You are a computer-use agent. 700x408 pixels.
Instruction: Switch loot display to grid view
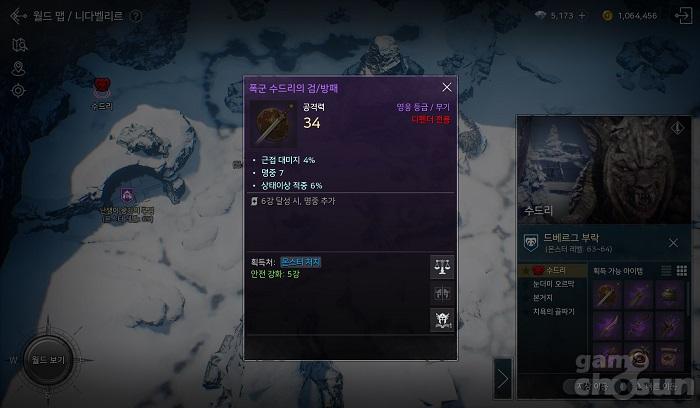[x=681, y=271]
